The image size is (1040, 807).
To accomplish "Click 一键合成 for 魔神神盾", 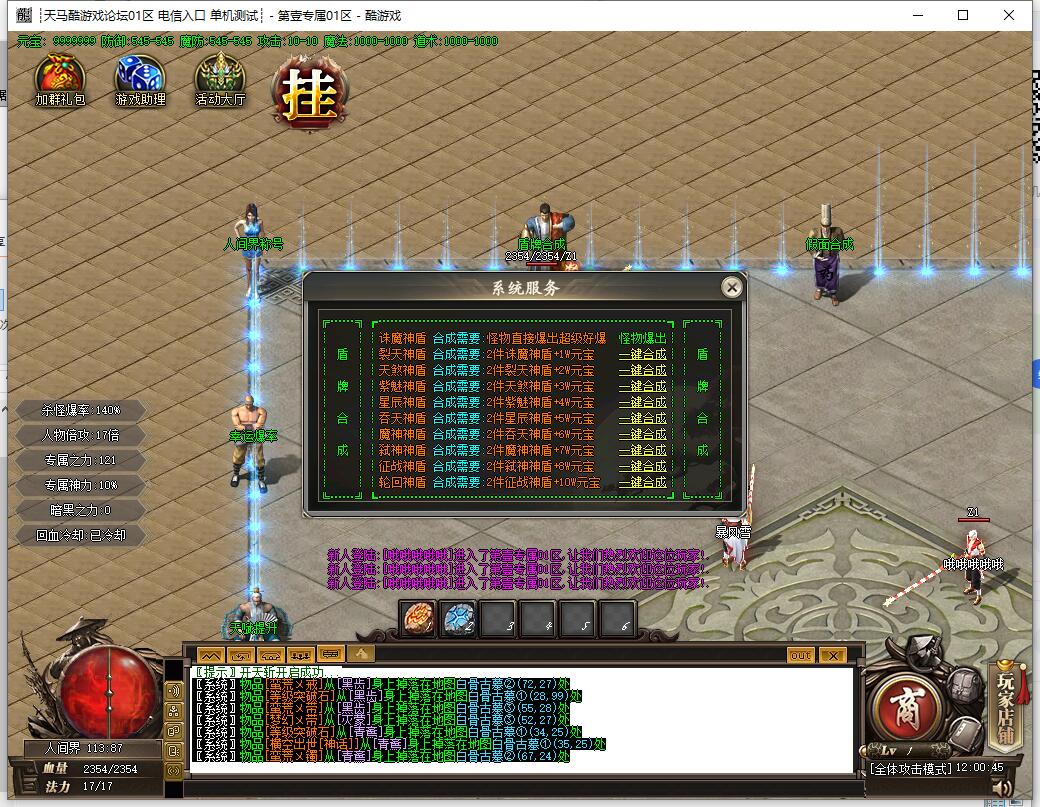I will point(642,434).
